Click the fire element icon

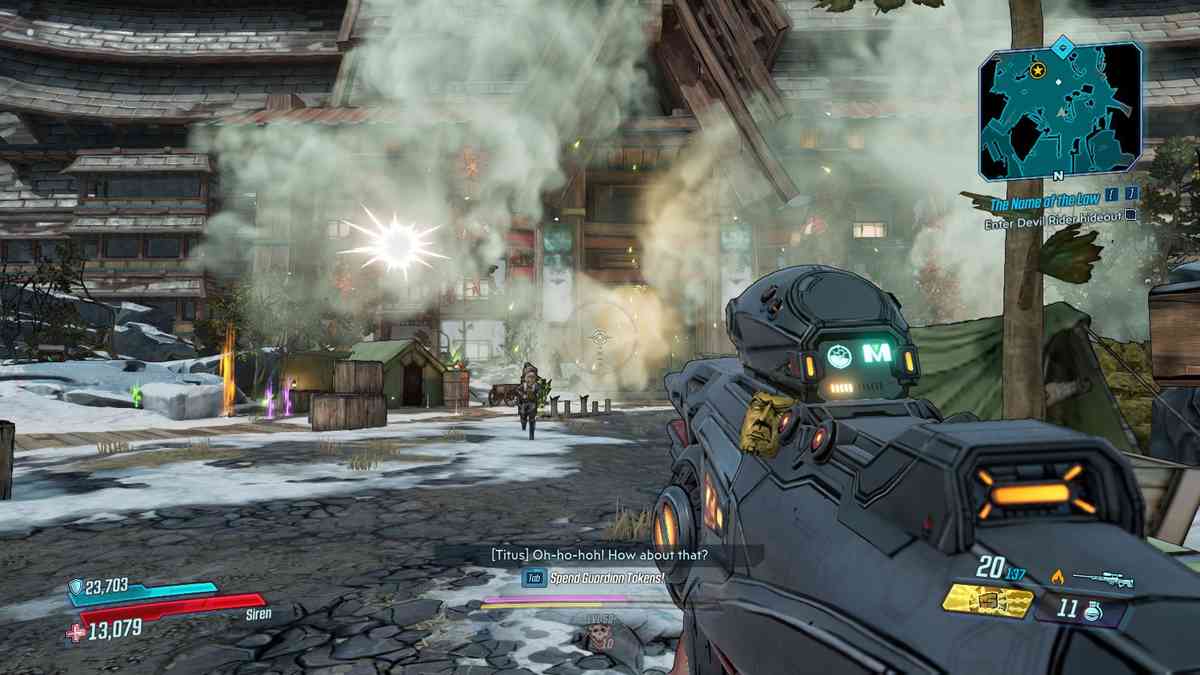pyautogui.click(x=1058, y=576)
